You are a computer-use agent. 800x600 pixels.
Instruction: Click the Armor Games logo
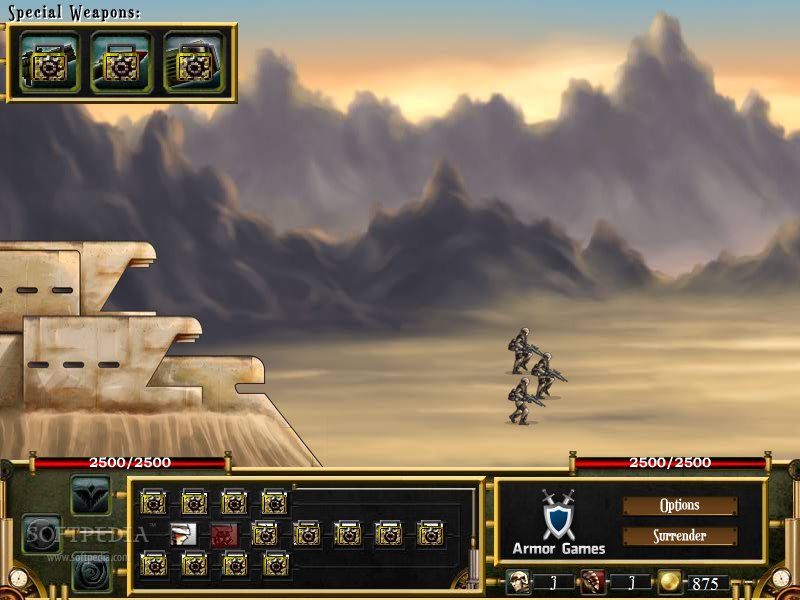[558, 522]
